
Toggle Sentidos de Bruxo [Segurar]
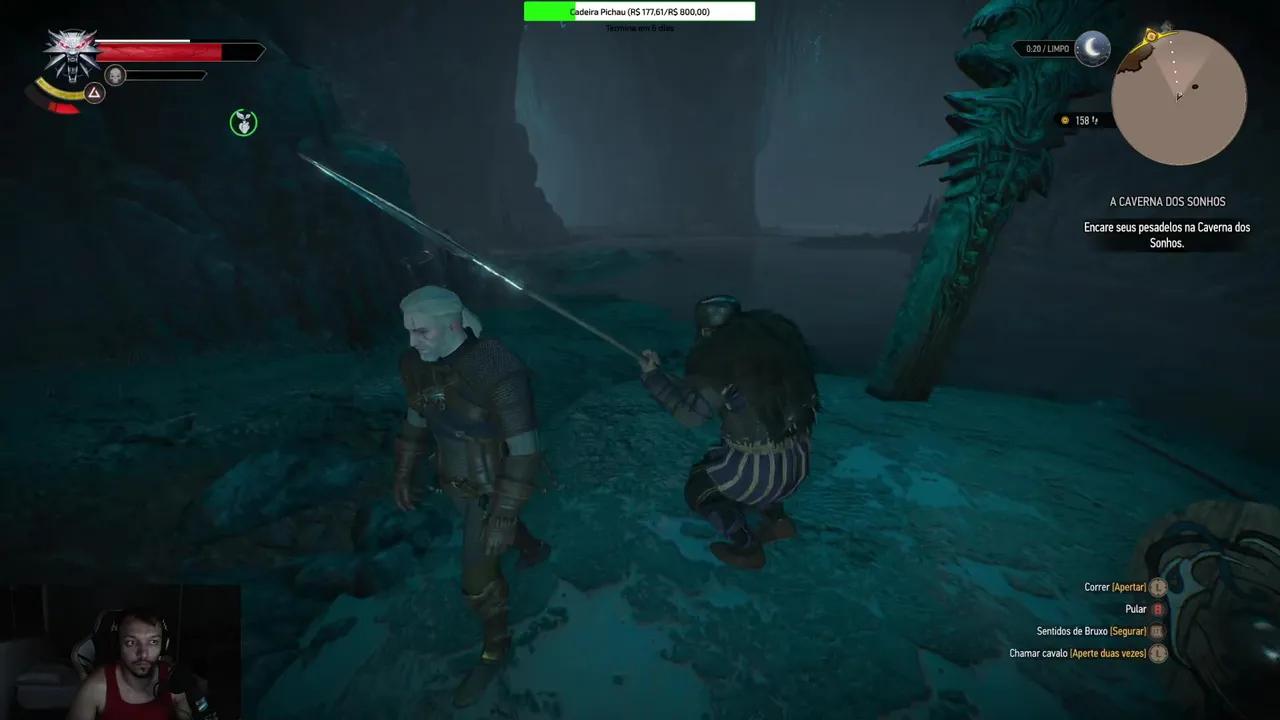pos(1090,631)
